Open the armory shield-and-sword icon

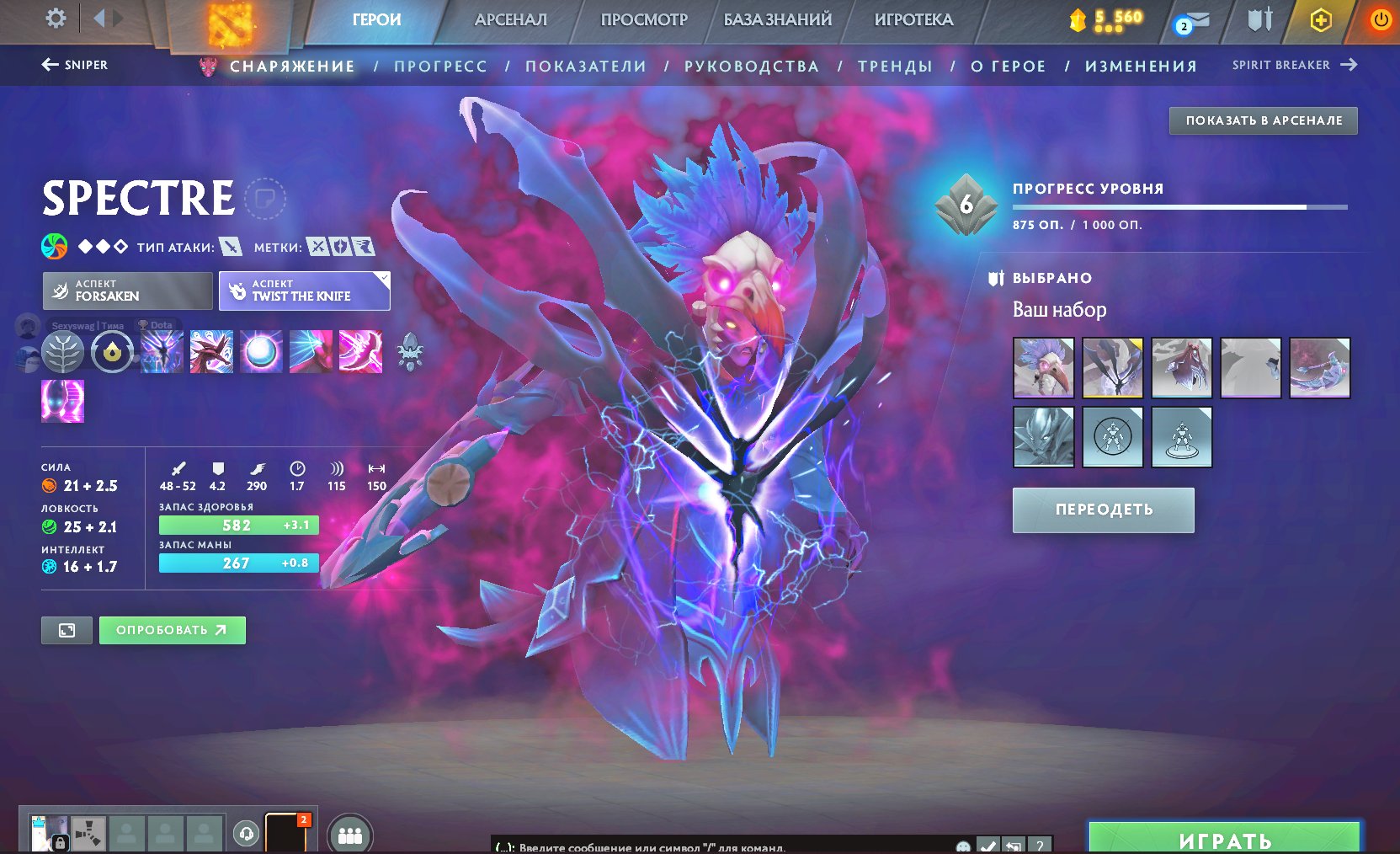point(1258,19)
